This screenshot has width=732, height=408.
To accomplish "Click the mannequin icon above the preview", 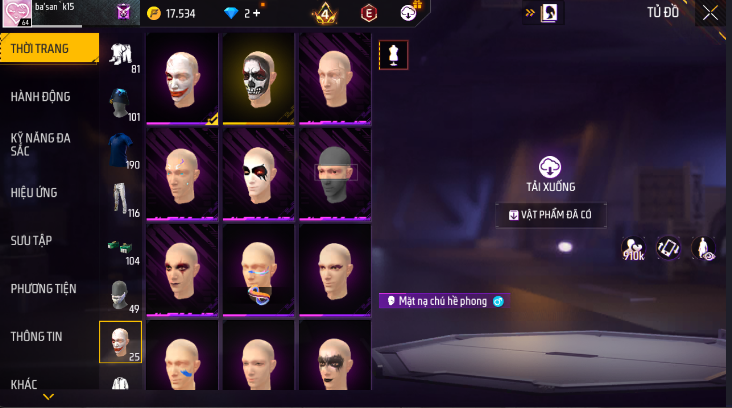I will (x=393, y=55).
